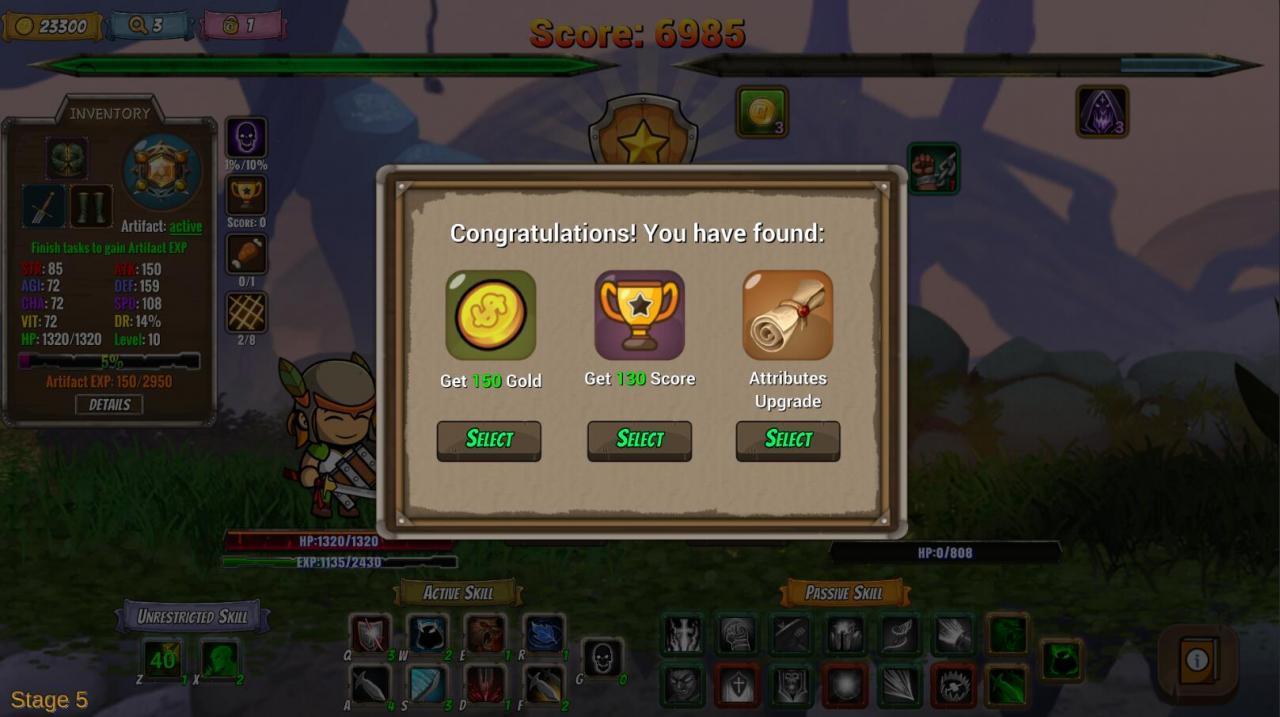1280x717 pixels.
Task: Select the 150 Gold reward
Action: click(489, 440)
